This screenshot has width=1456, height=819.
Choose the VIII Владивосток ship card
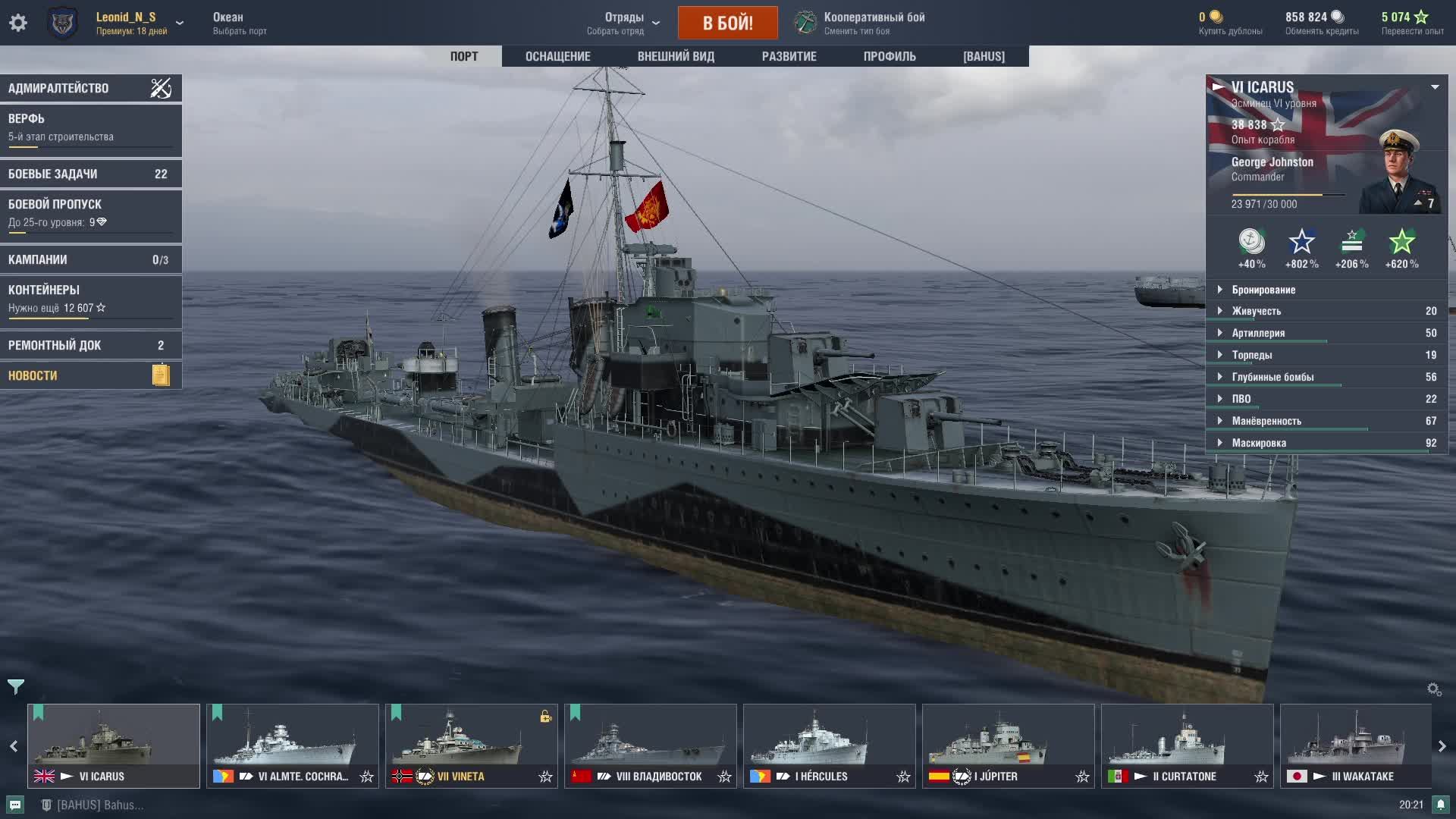[x=650, y=745]
